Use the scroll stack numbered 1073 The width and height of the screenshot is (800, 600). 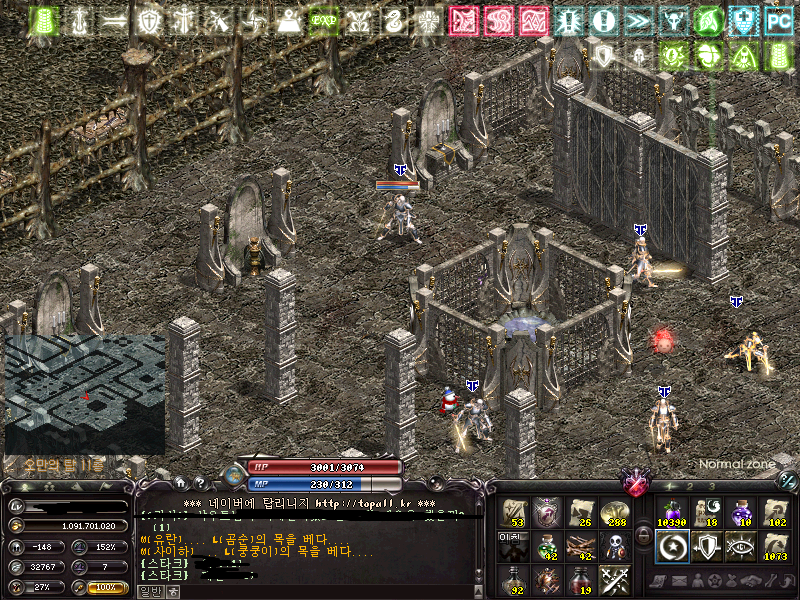(774, 546)
